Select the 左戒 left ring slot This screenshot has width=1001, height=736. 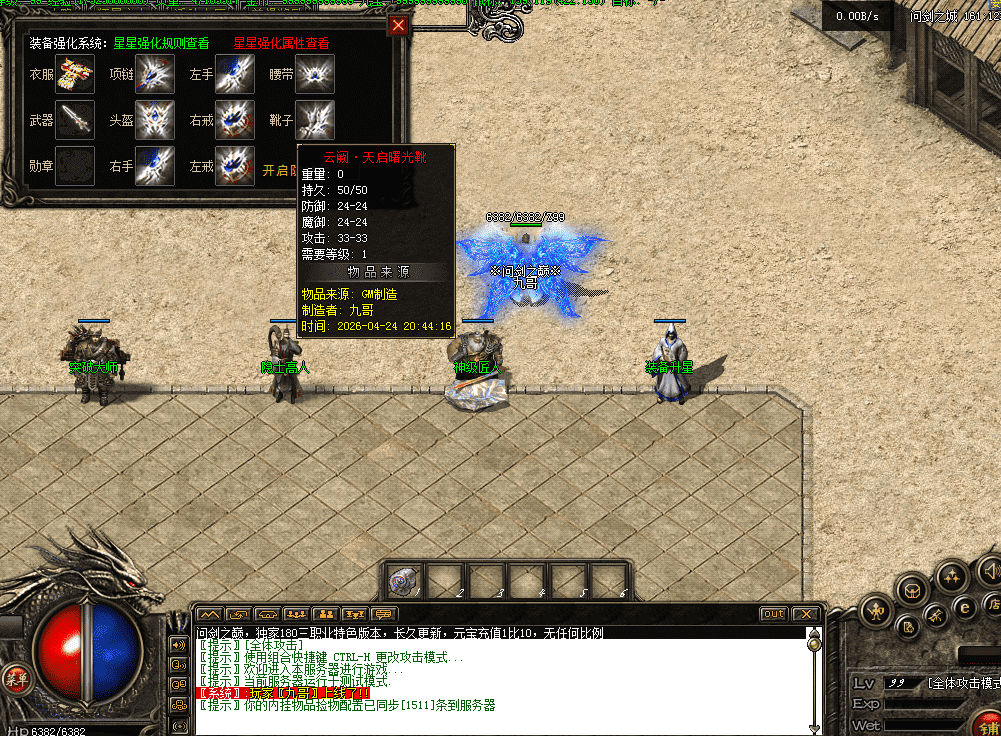(x=235, y=166)
